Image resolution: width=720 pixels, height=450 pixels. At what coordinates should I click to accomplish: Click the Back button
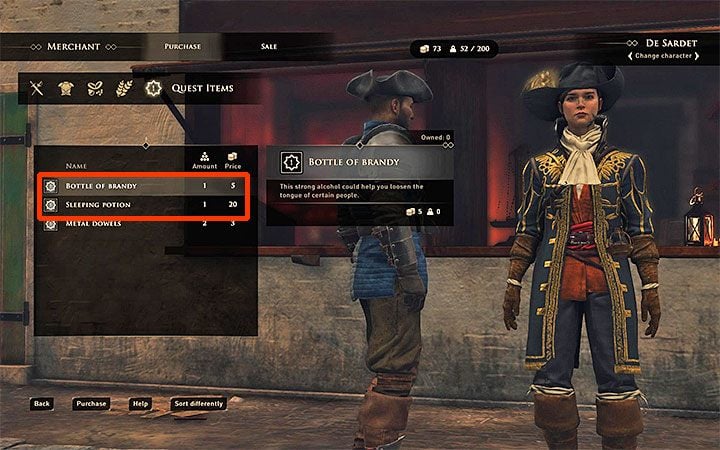[x=41, y=404]
